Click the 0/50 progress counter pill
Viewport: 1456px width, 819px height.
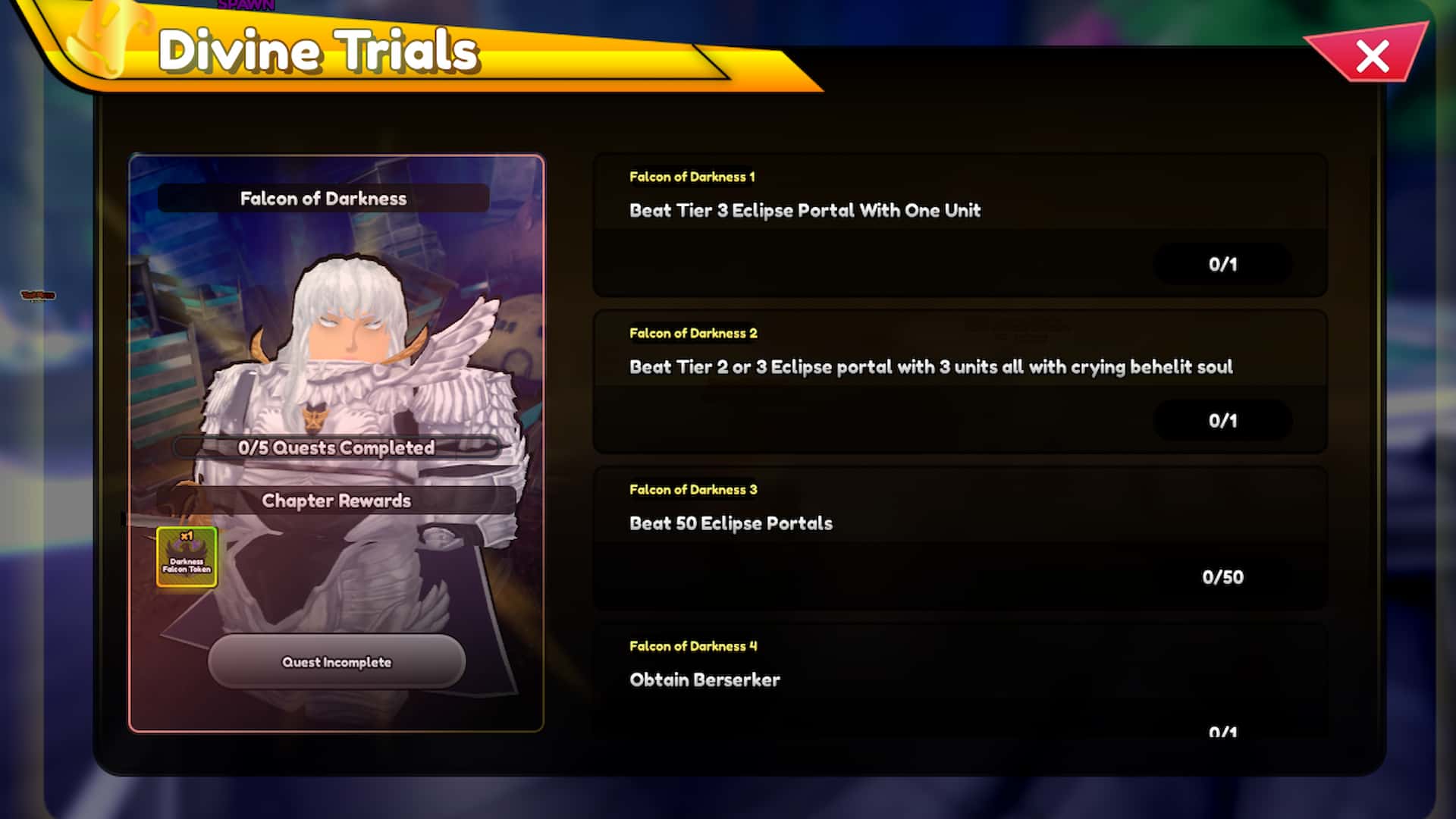tap(1221, 576)
